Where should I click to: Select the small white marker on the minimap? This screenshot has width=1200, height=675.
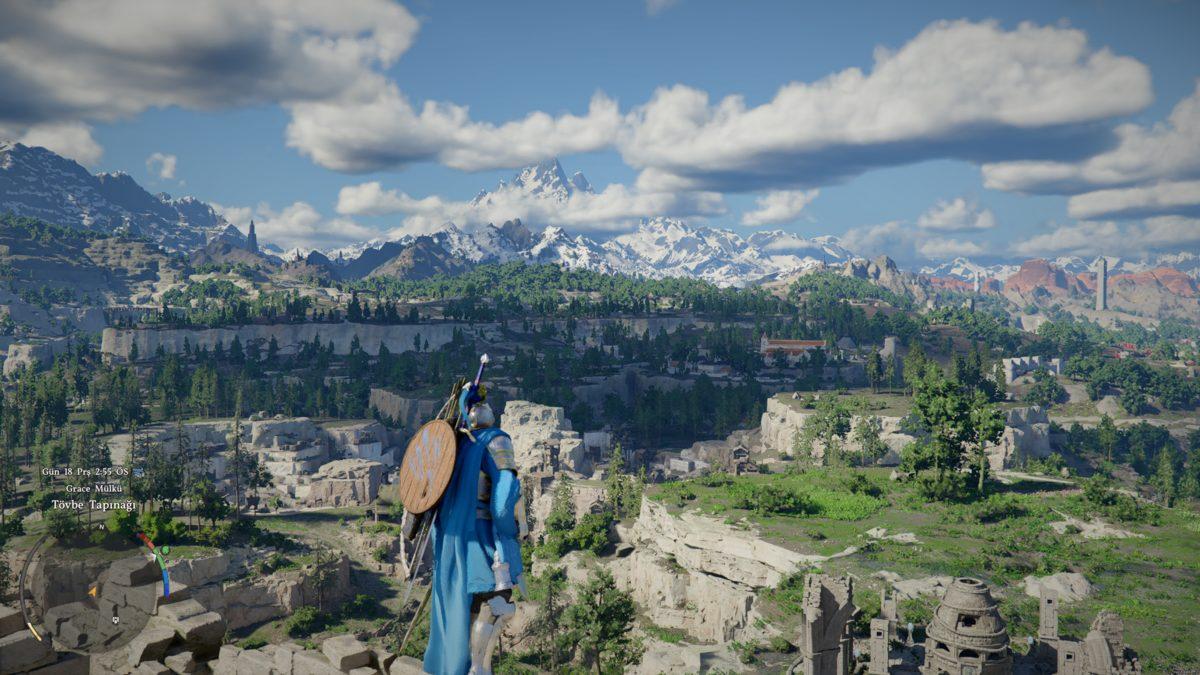pyautogui.click(x=116, y=620)
